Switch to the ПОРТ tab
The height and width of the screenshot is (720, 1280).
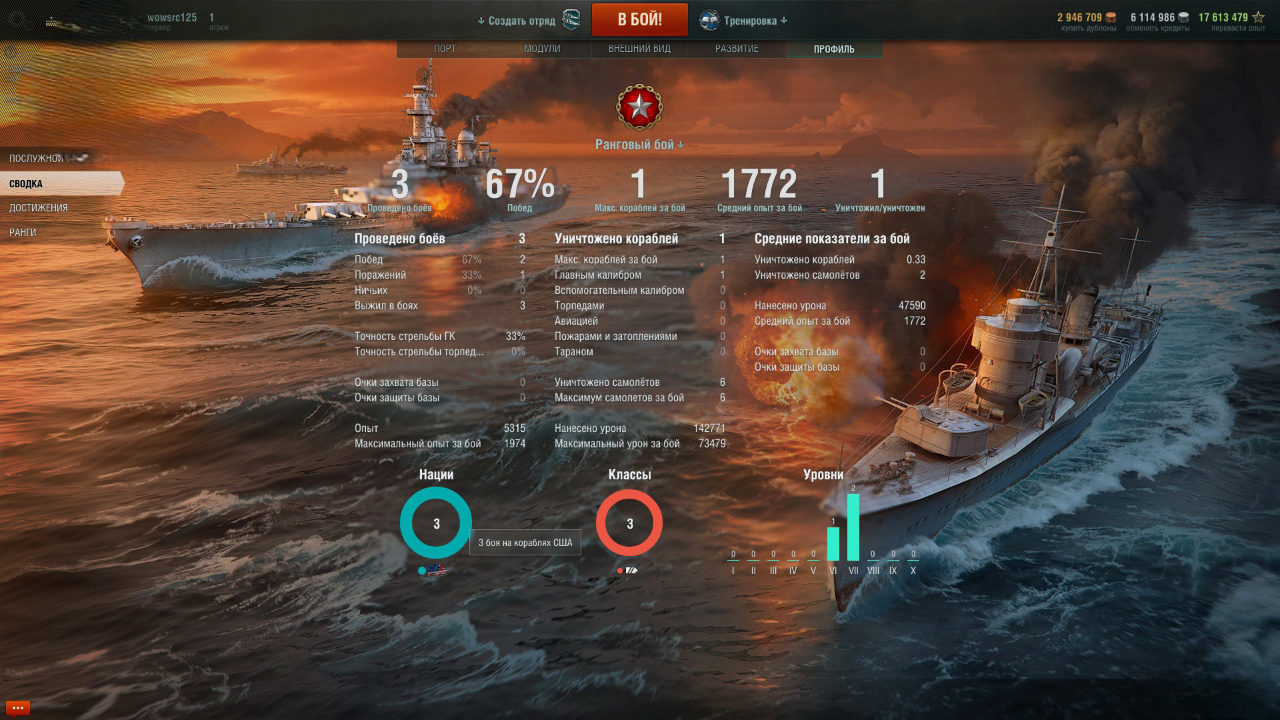pyautogui.click(x=445, y=49)
